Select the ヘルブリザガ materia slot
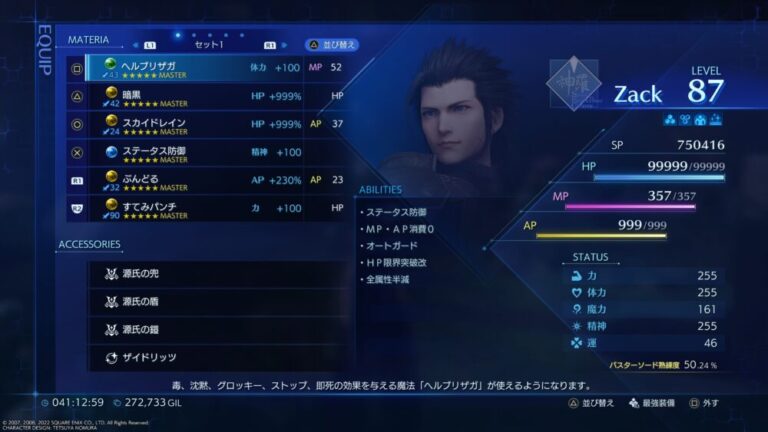Screen dimensions: 768x432 [215, 68]
